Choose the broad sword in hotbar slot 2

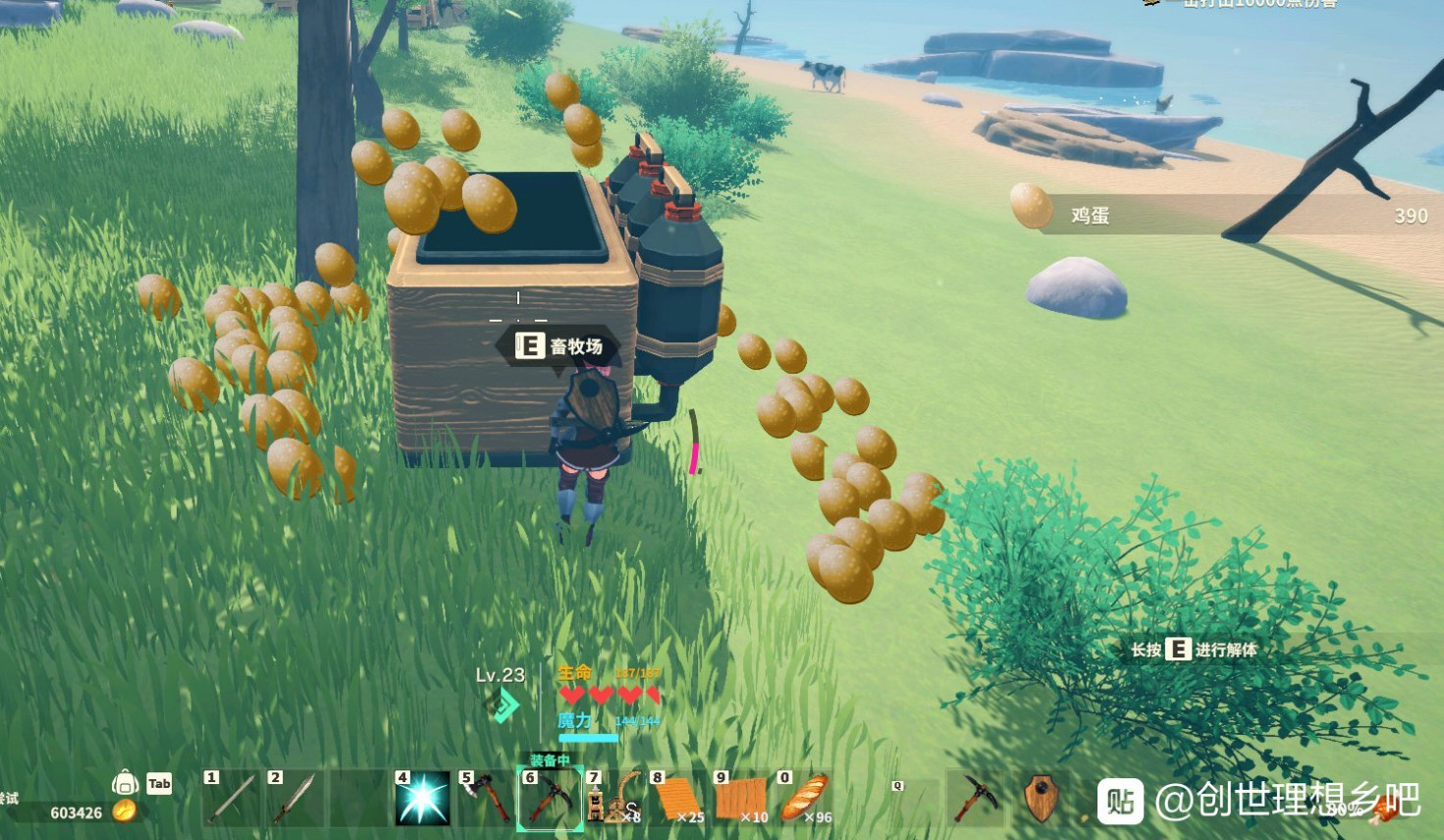pos(294,799)
